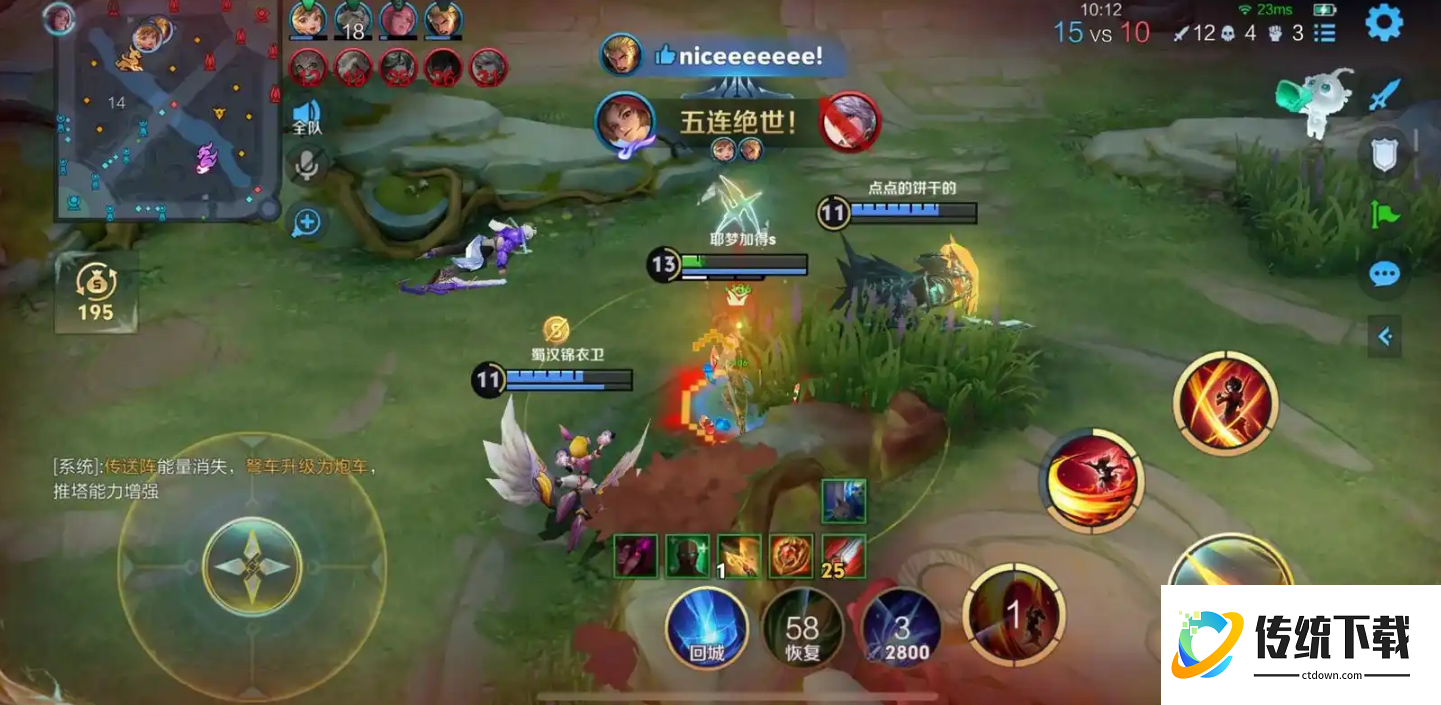
Task: Send the green flag gather signal
Action: [1385, 213]
